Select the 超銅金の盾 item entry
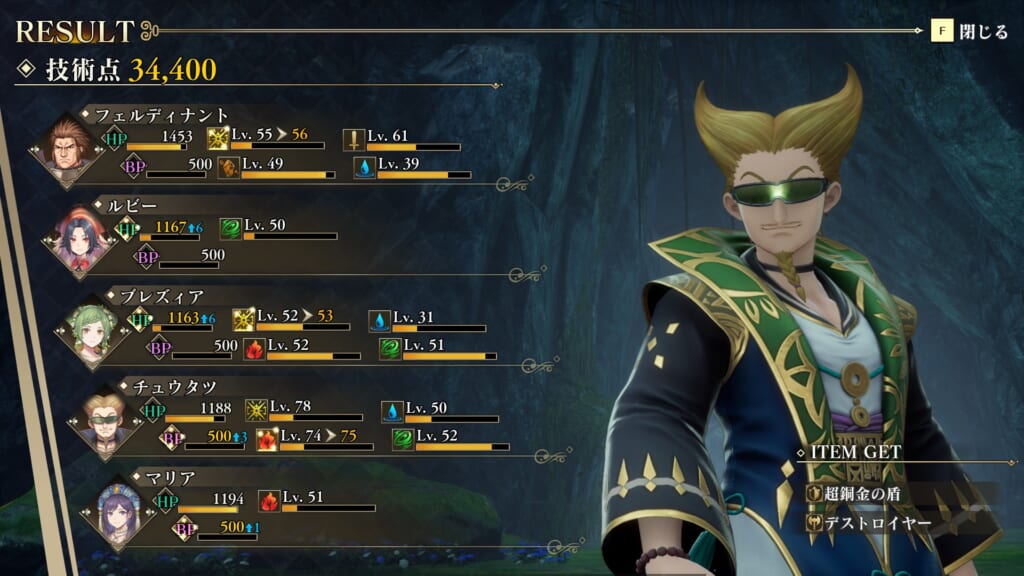The width and height of the screenshot is (1024, 576). (x=862, y=493)
